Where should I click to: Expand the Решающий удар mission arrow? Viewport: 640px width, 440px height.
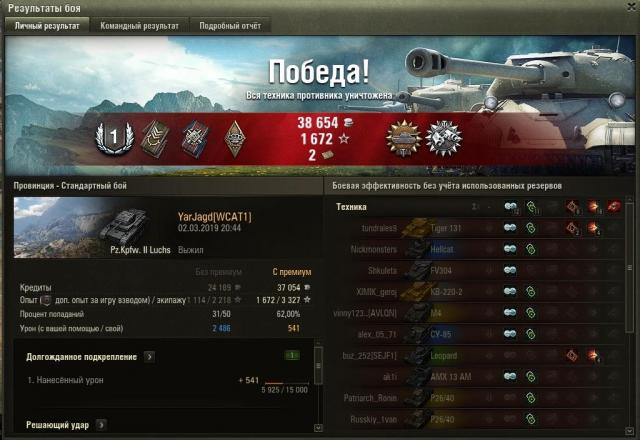[x=102, y=425]
